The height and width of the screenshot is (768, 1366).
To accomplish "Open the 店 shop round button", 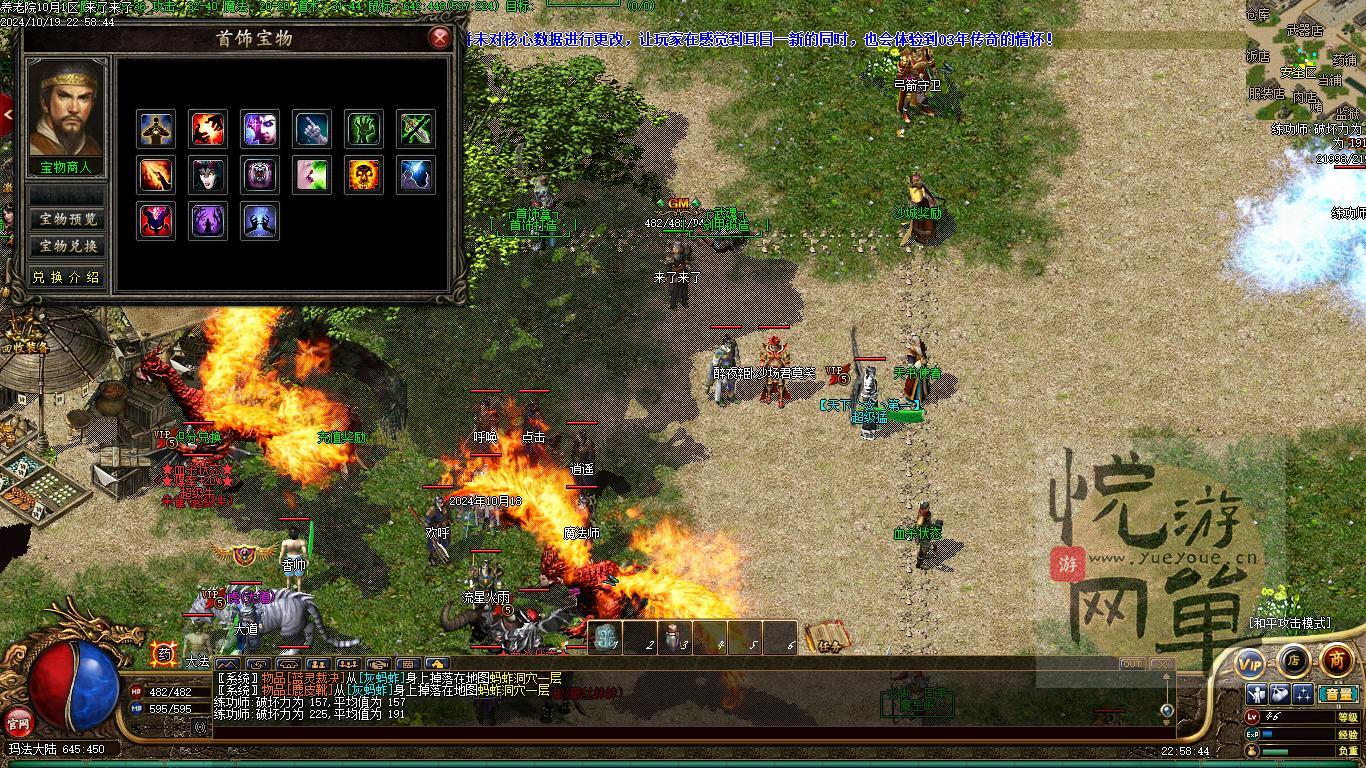I will pyautogui.click(x=1293, y=660).
